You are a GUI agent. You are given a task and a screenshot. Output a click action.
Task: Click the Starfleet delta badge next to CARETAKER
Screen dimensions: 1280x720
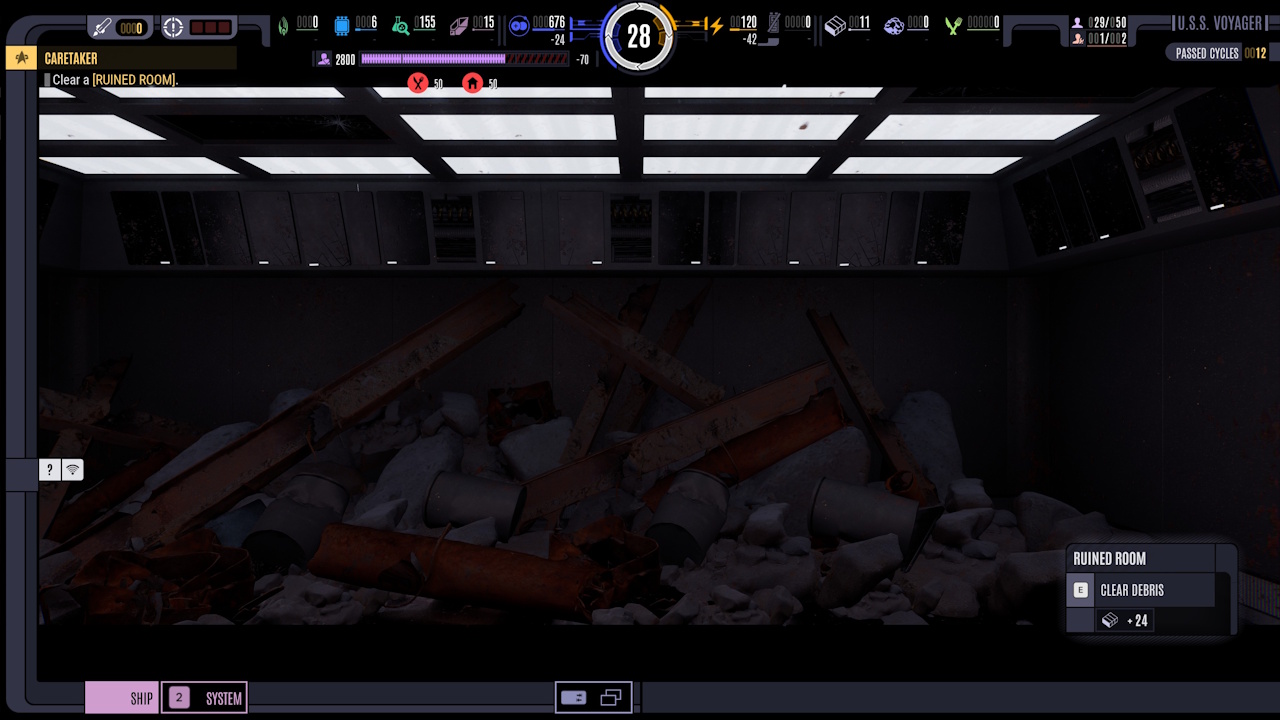point(20,58)
